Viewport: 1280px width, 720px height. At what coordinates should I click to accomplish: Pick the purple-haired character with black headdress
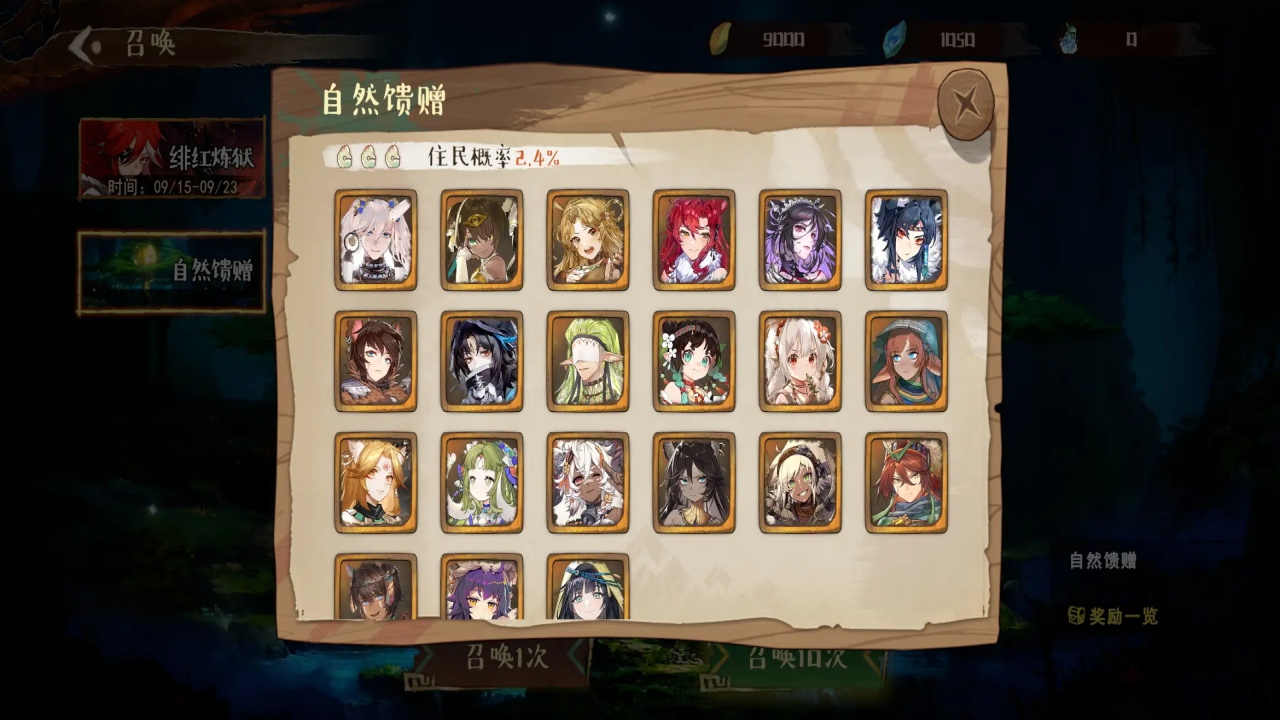(800, 240)
